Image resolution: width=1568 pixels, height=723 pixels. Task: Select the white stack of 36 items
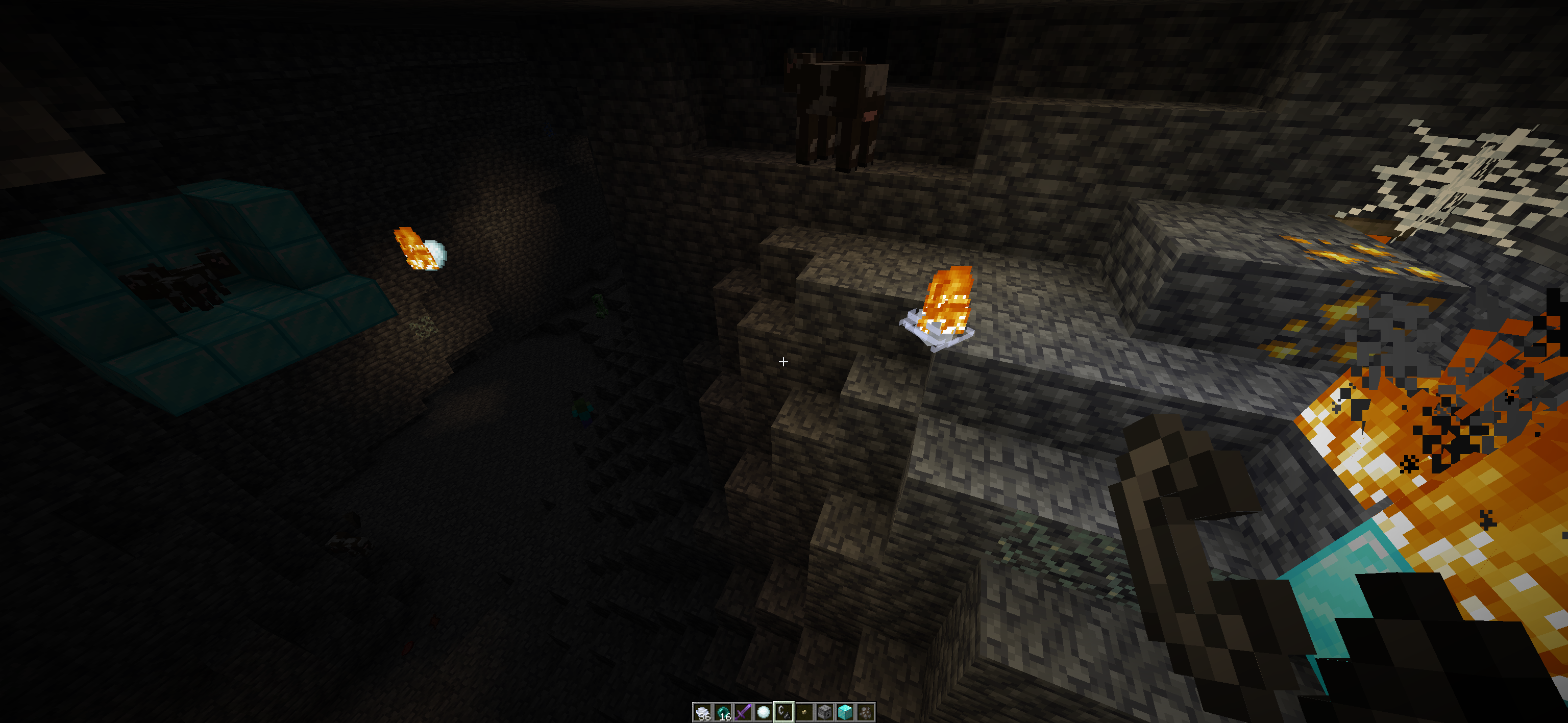pos(702,711)
